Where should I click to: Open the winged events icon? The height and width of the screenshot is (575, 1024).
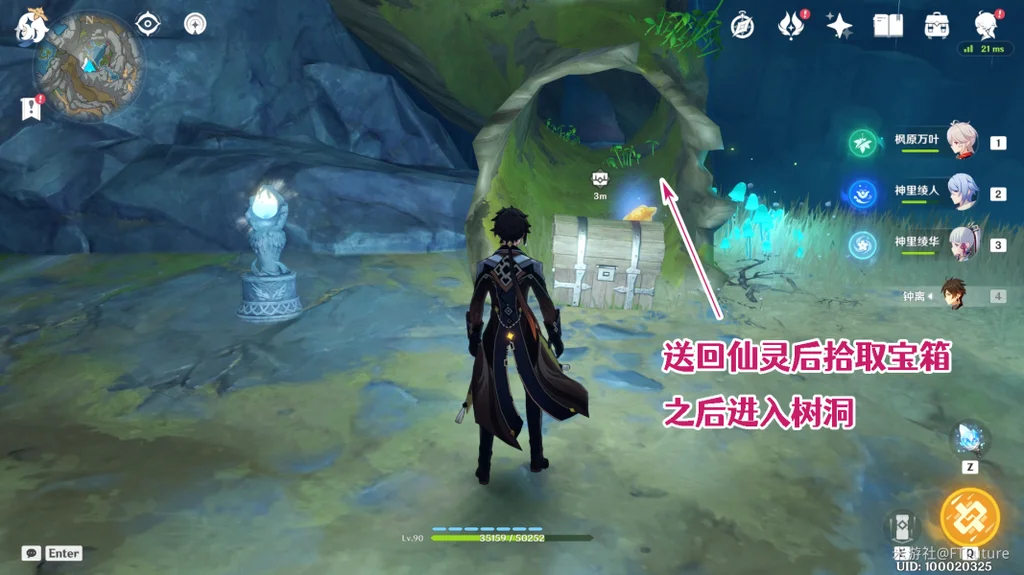(x=790, y=25)
